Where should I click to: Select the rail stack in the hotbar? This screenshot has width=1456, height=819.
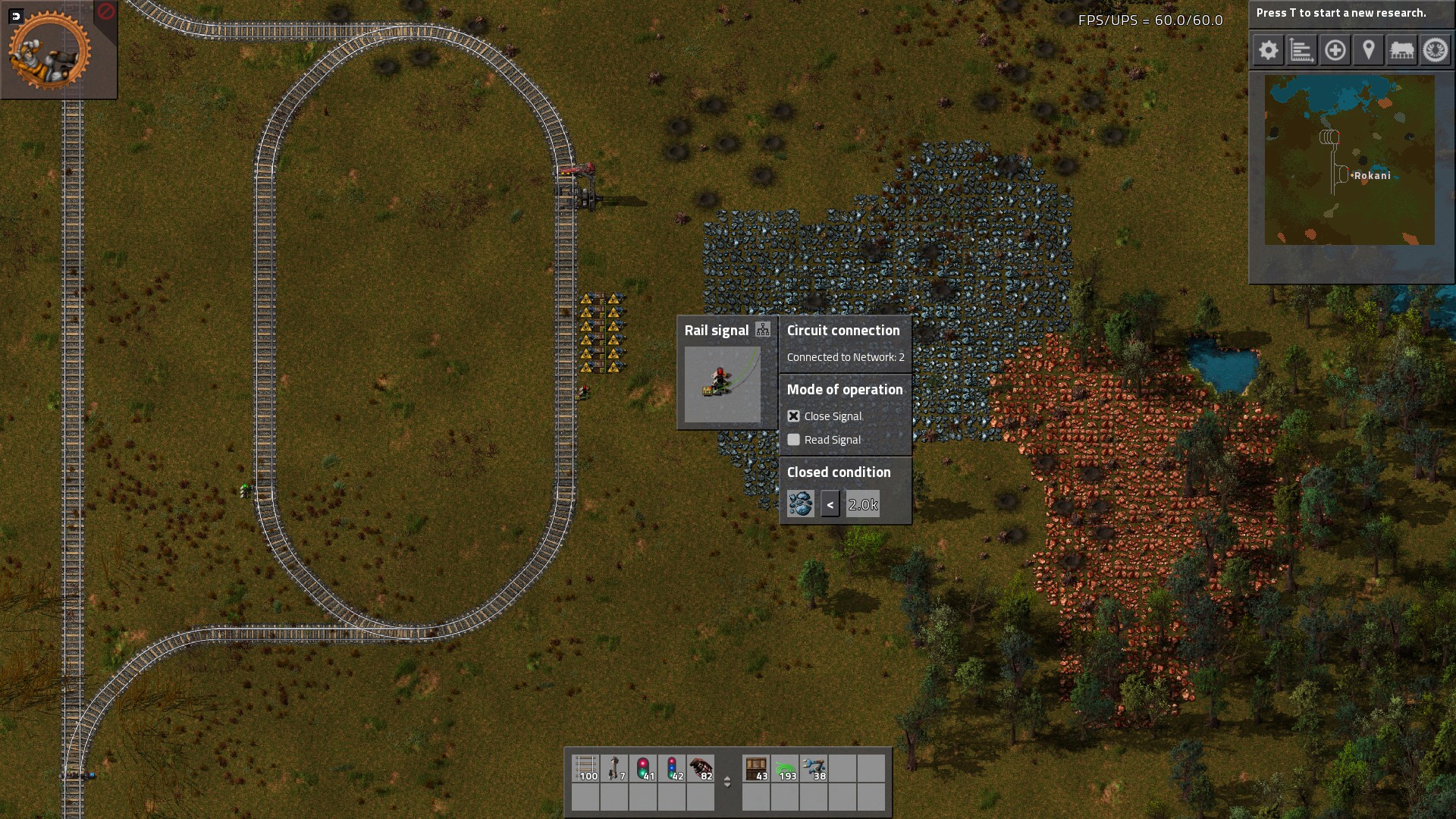click(x=586, y=768)
